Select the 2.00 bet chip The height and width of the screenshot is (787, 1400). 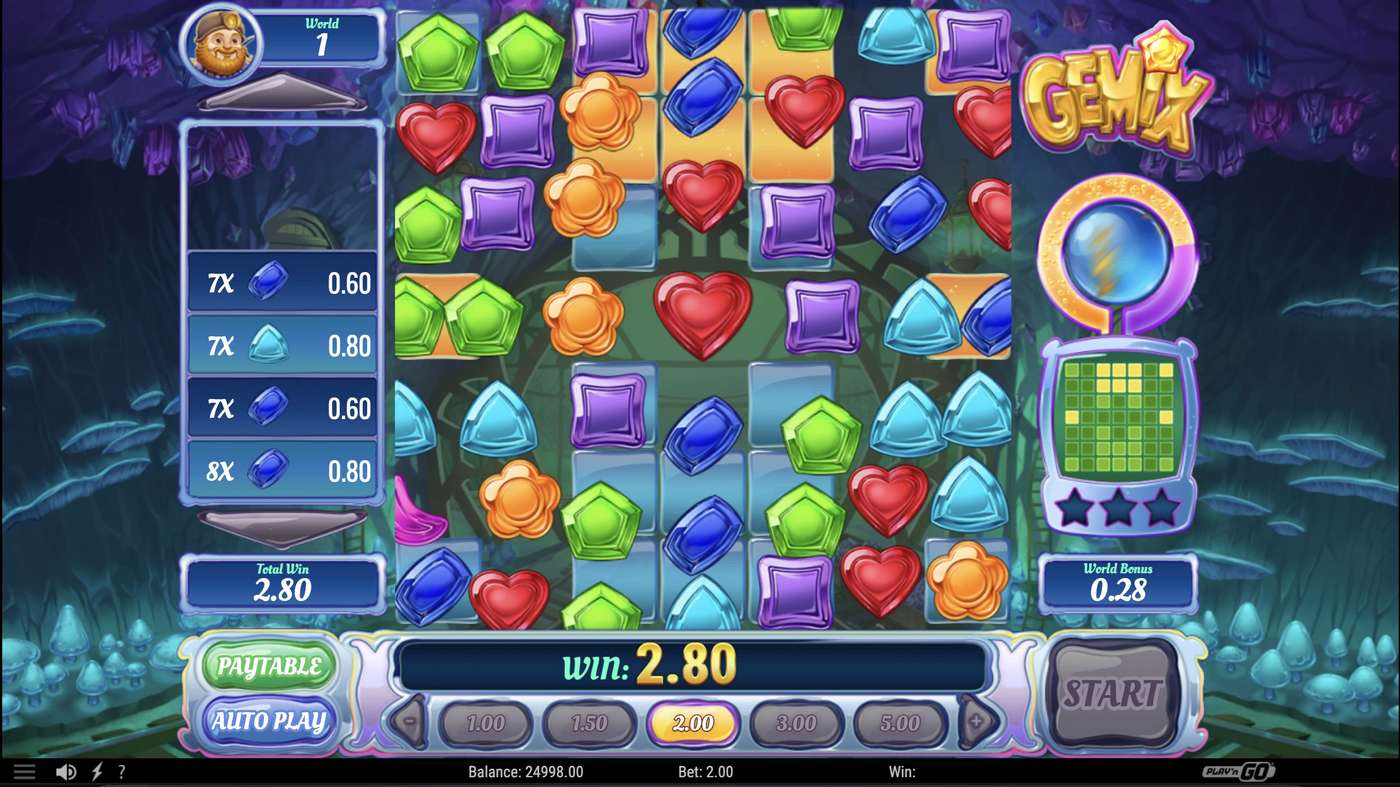(x=693, y=722)
